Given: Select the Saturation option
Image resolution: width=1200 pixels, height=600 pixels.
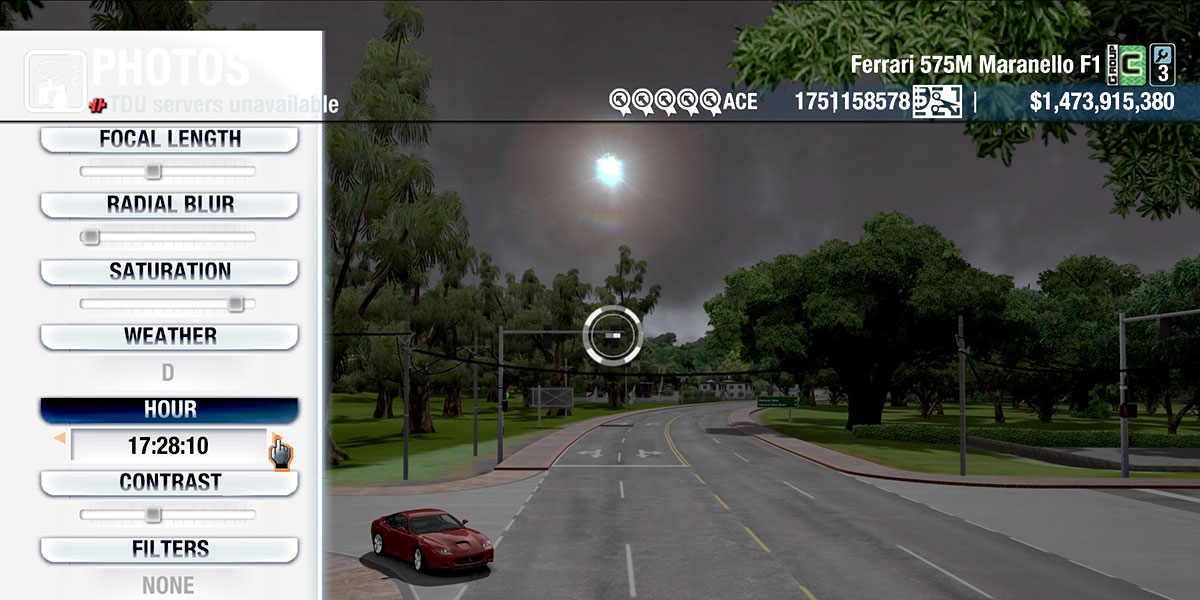Looking at the screenshot, I should pos(169,271).
